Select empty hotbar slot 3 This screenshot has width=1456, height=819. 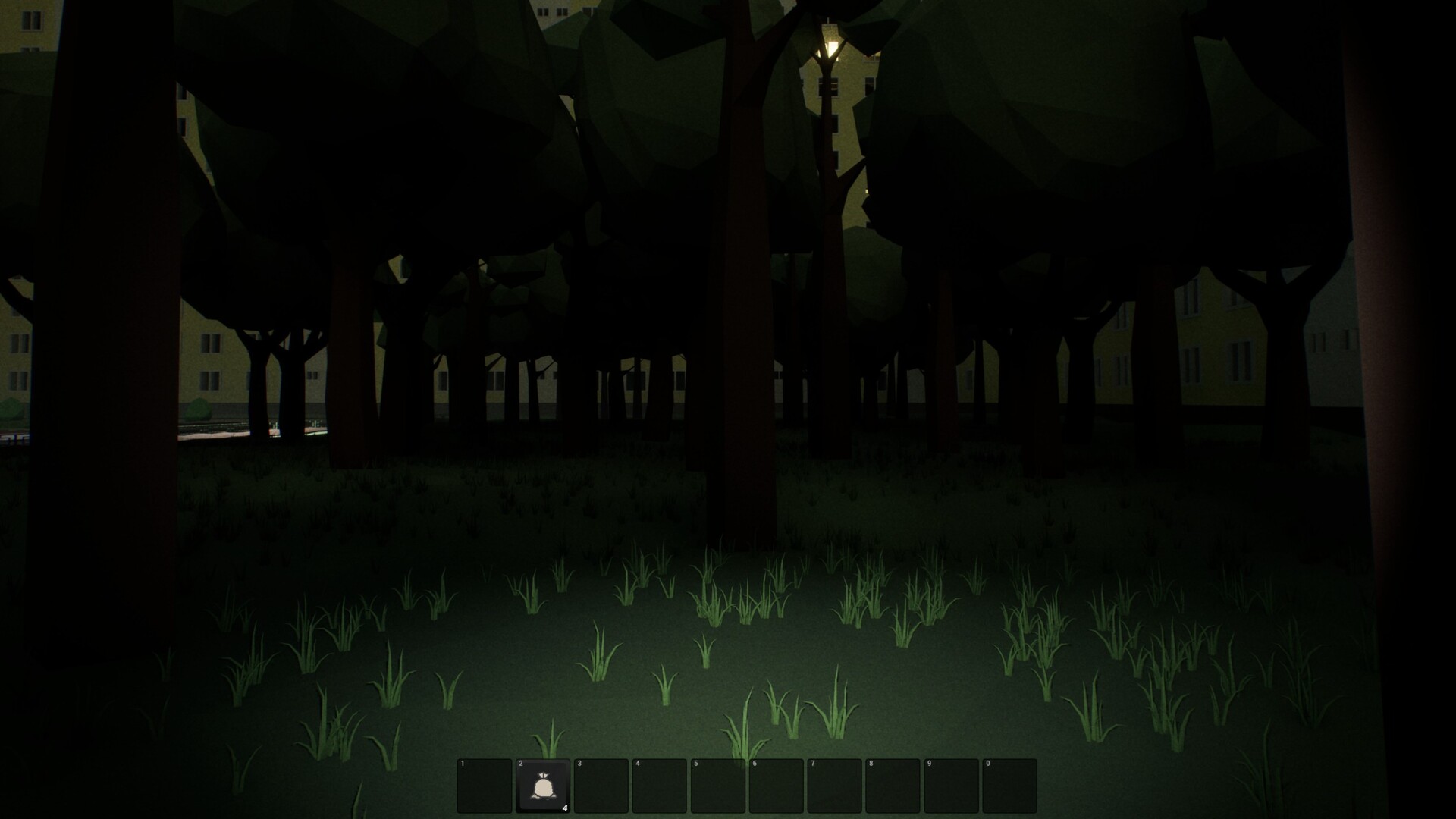pos(601,786)
